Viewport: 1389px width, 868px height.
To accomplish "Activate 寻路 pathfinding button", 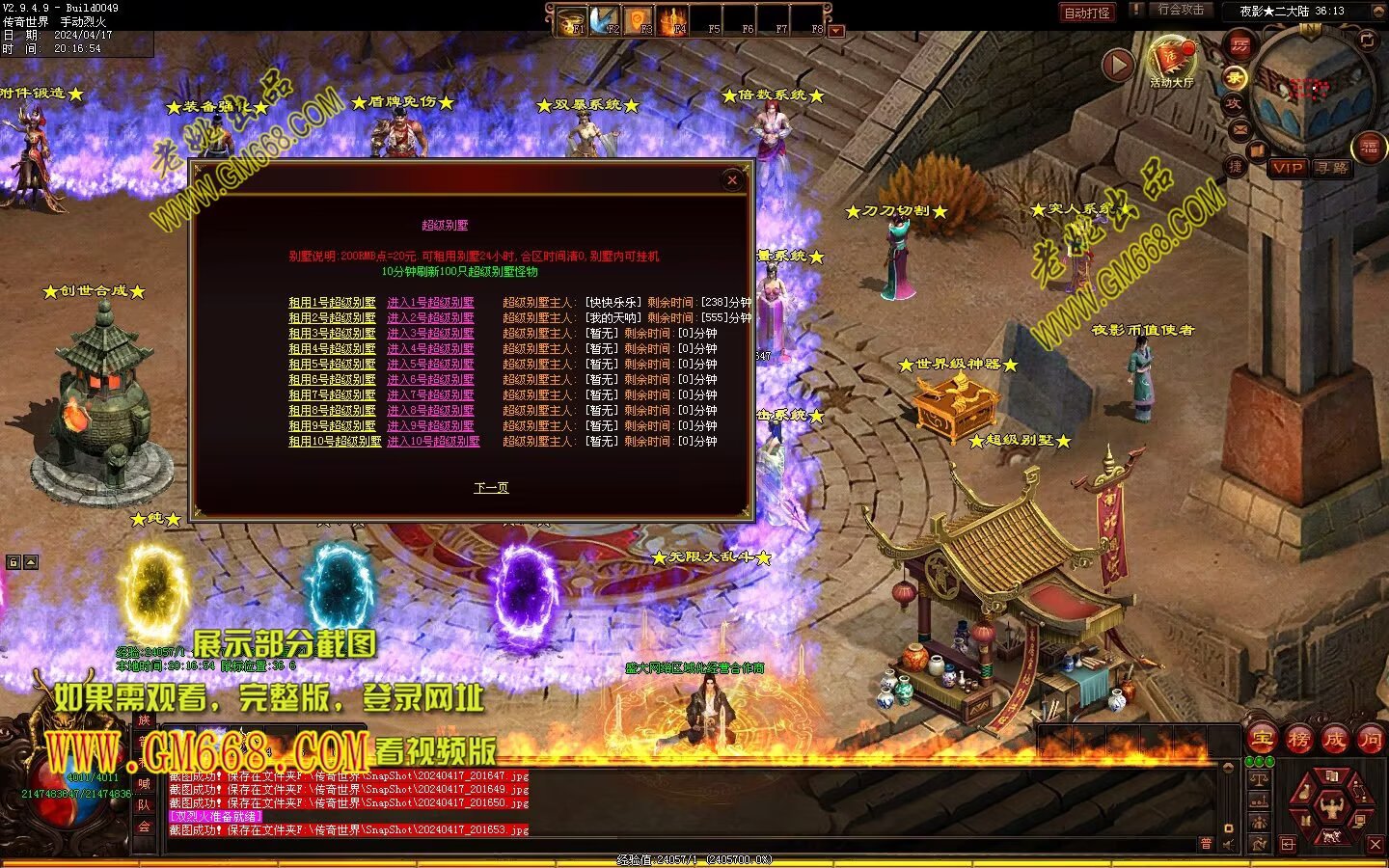I will pos(1332,168).
